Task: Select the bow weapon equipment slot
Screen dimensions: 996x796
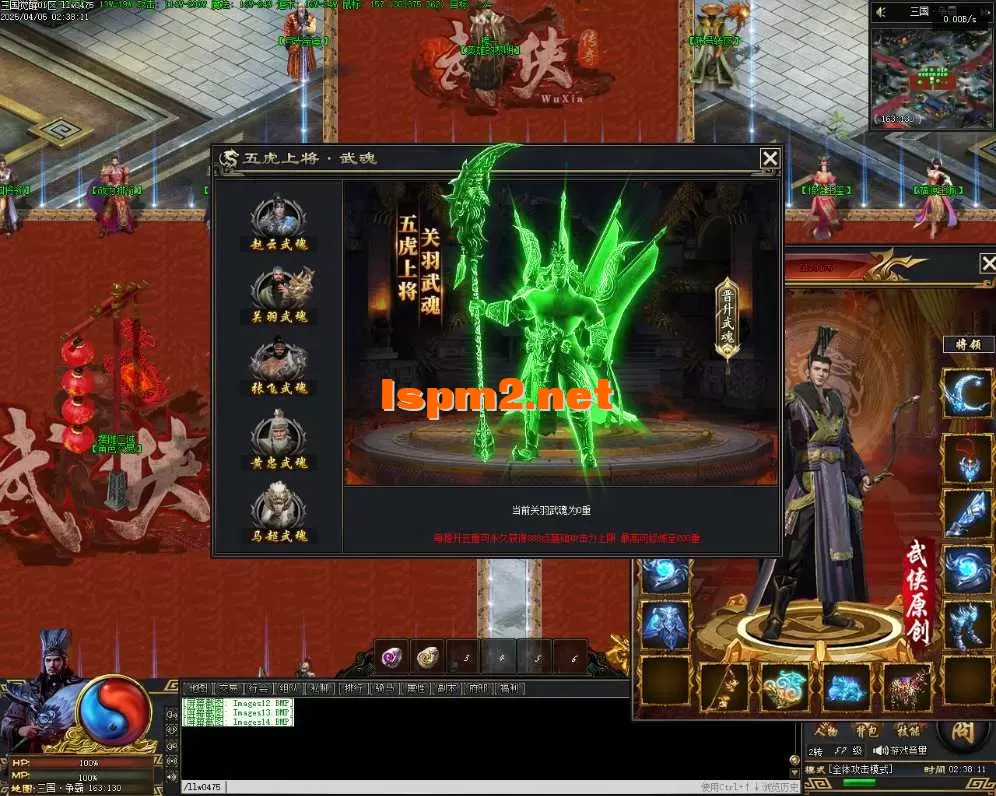Action: 726,687
